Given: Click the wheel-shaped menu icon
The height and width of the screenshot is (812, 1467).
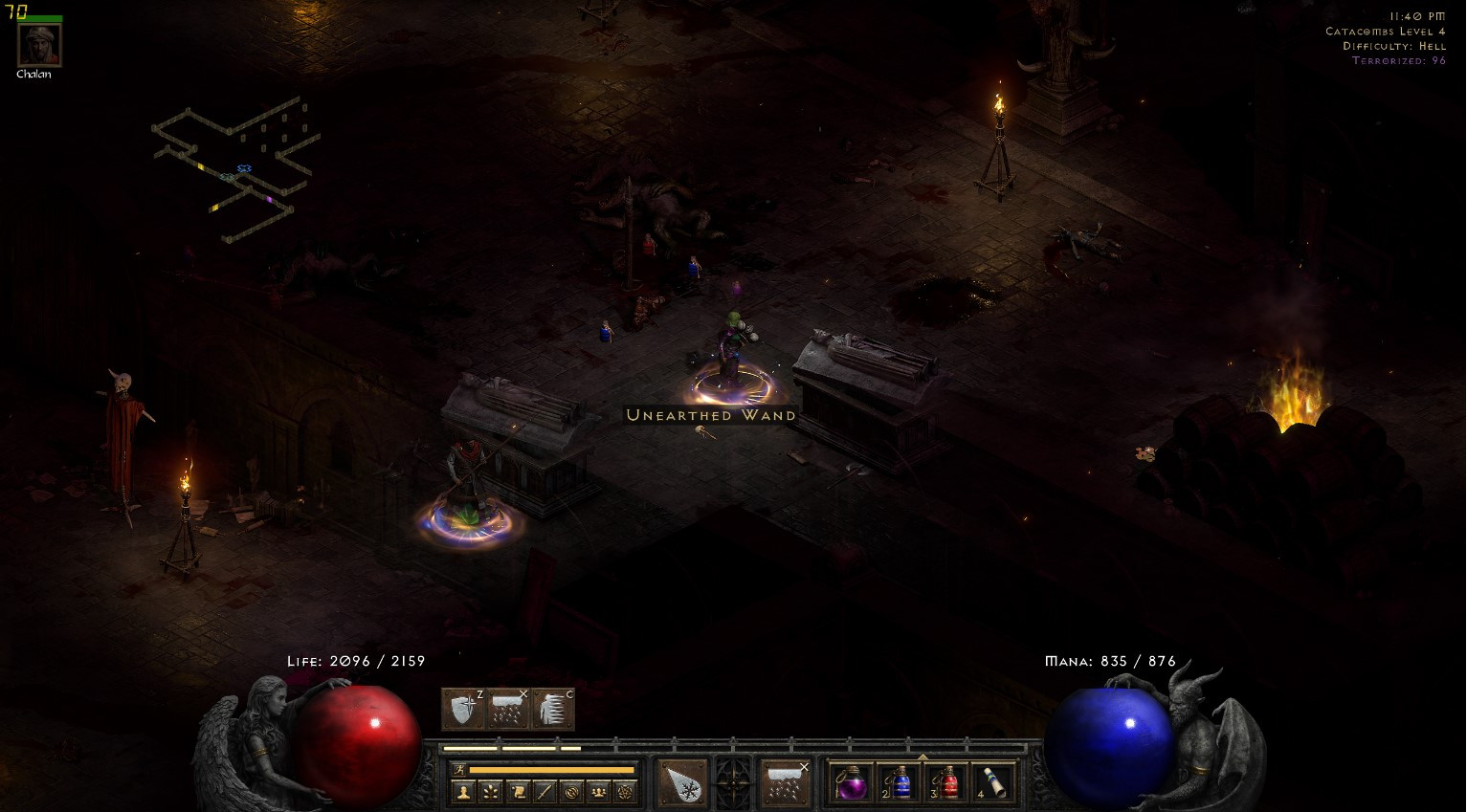Looking at the screenshot, I should pyautogui.click(x=731, y=784).
